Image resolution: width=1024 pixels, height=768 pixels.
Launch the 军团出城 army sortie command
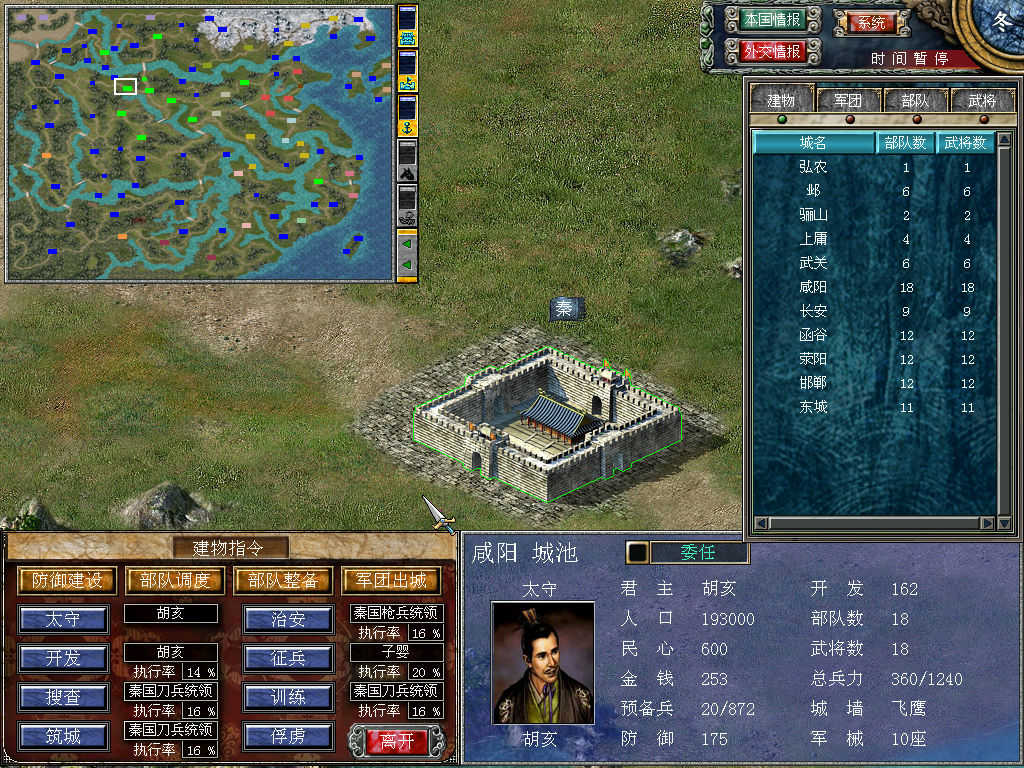pyautogui.click(x=391, y=580)
